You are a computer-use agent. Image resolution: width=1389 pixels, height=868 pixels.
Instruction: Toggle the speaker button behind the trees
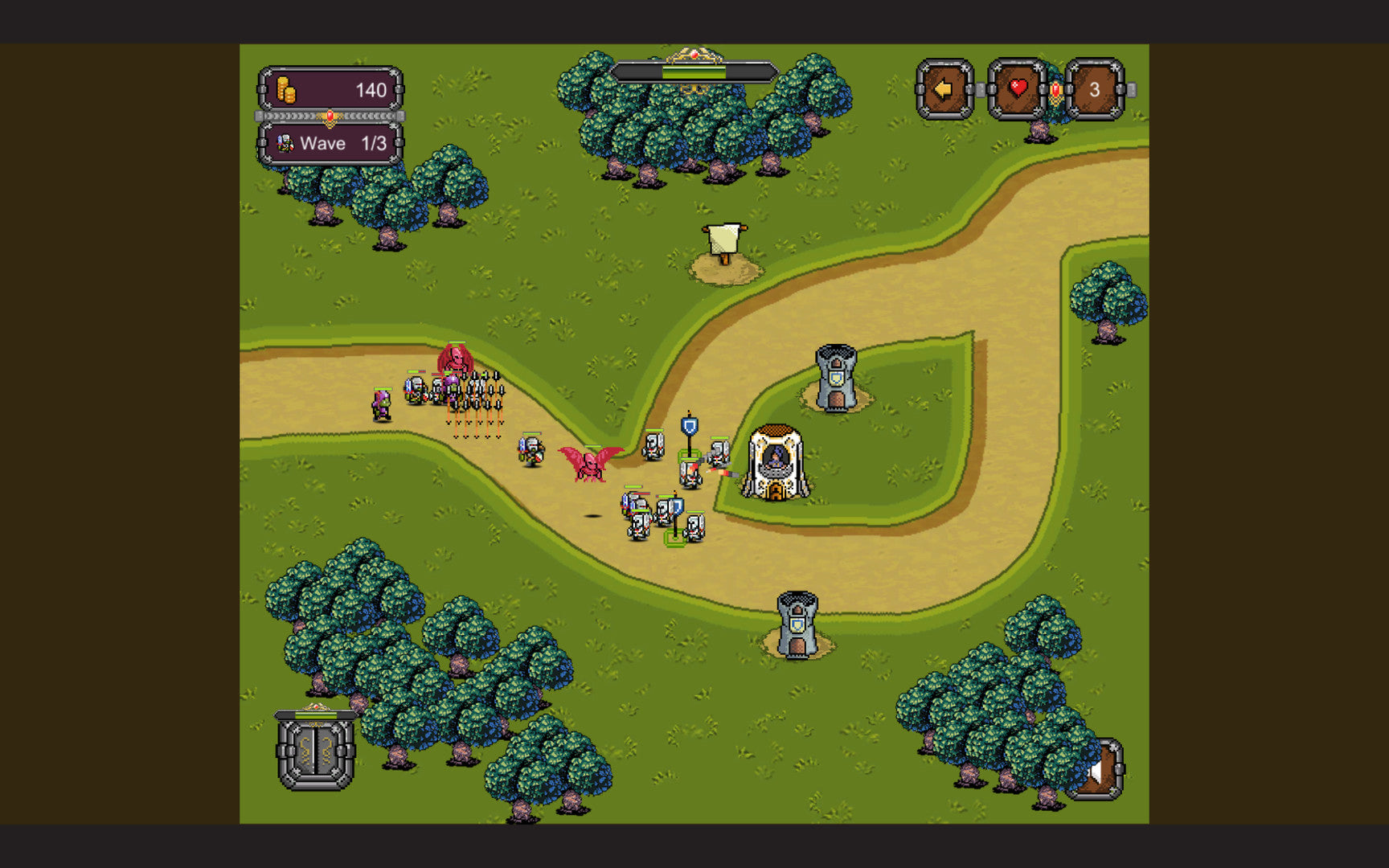pos(1103,771)
